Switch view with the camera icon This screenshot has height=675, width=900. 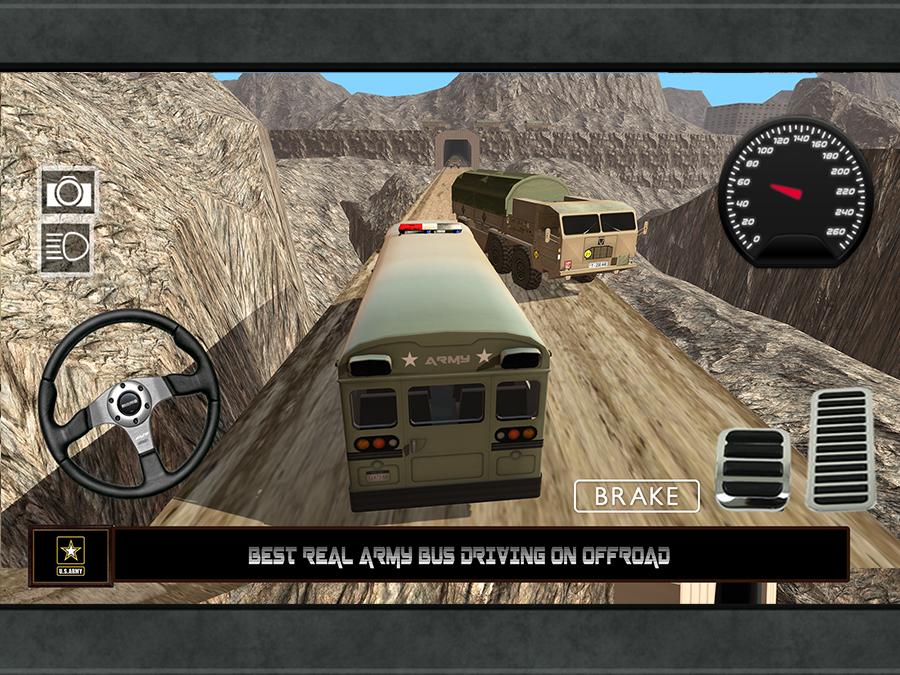pyautogui.click(x=68, y=191)
